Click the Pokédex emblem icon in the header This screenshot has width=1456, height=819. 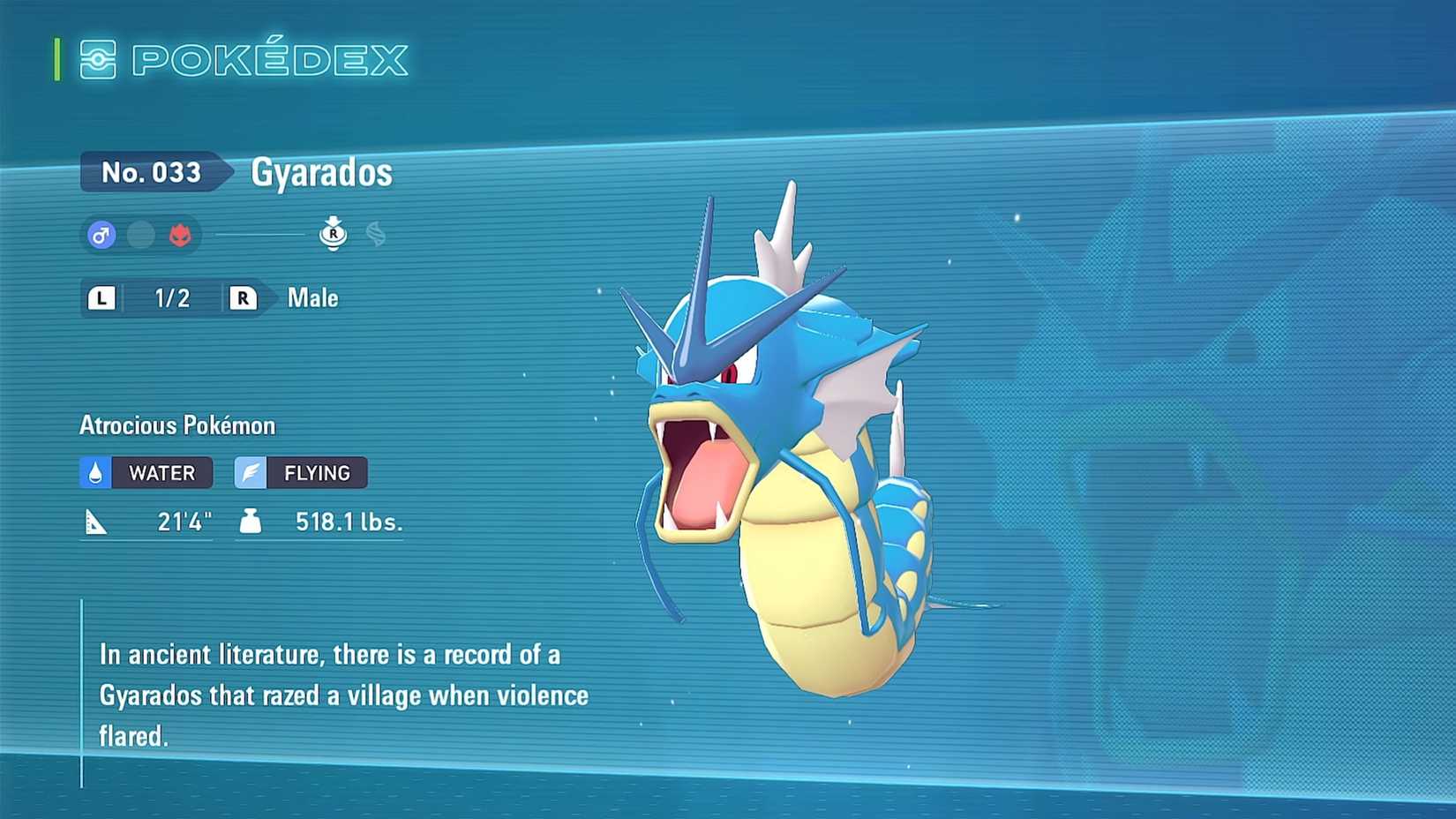click(x=100, y=60)
